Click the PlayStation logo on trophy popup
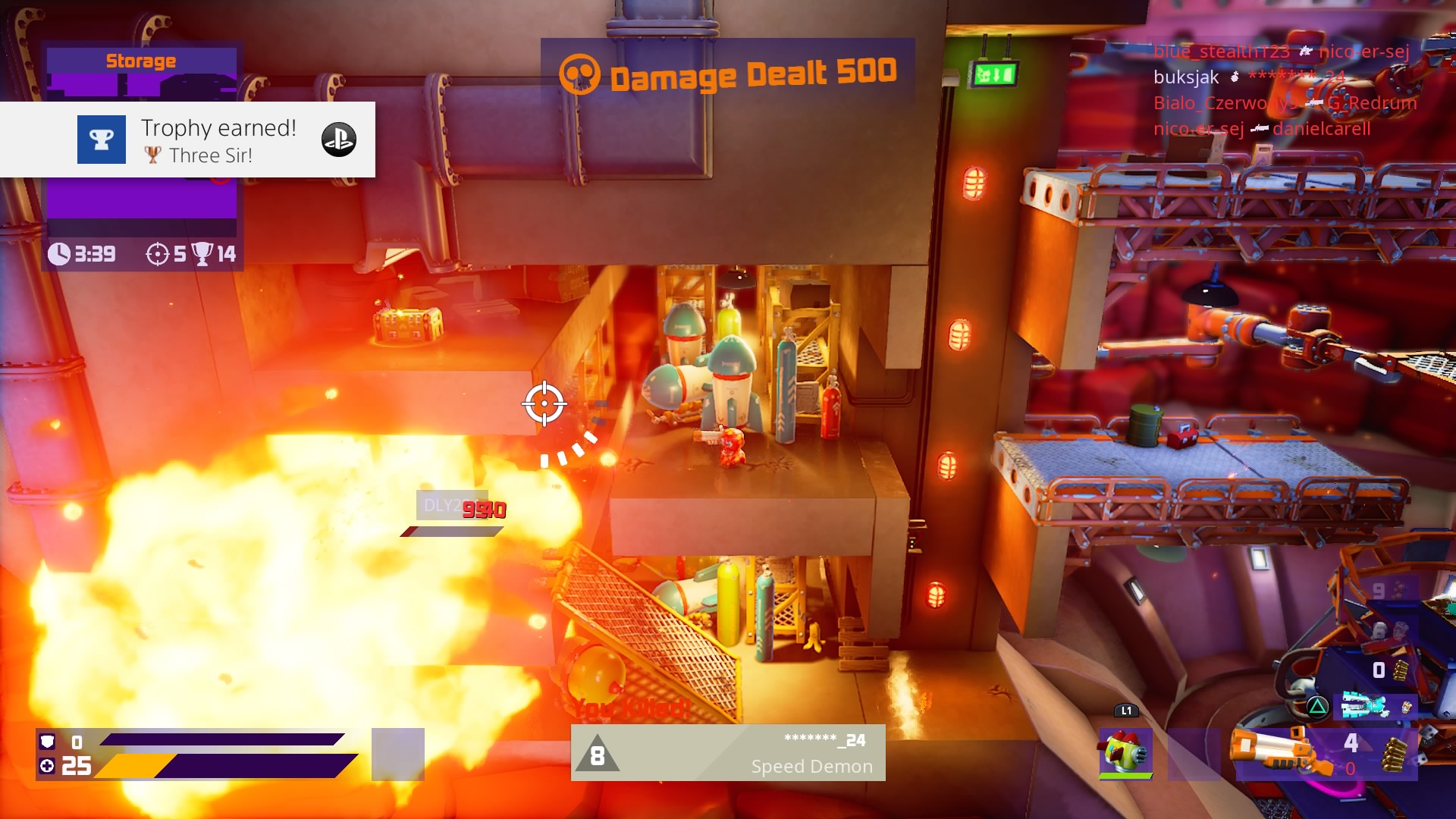 (x=338, y=140)
